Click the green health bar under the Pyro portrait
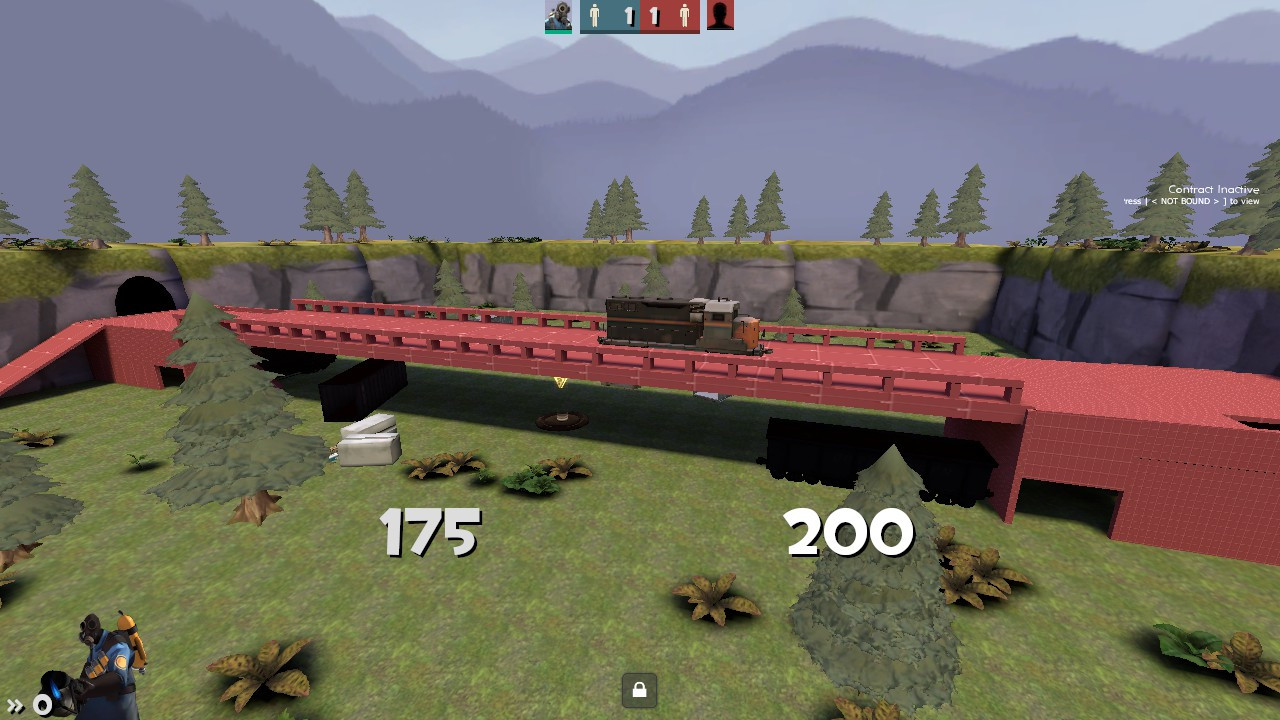Viewport: 1280px width, 720px height. pyautogui.click(x=558, y=30)
